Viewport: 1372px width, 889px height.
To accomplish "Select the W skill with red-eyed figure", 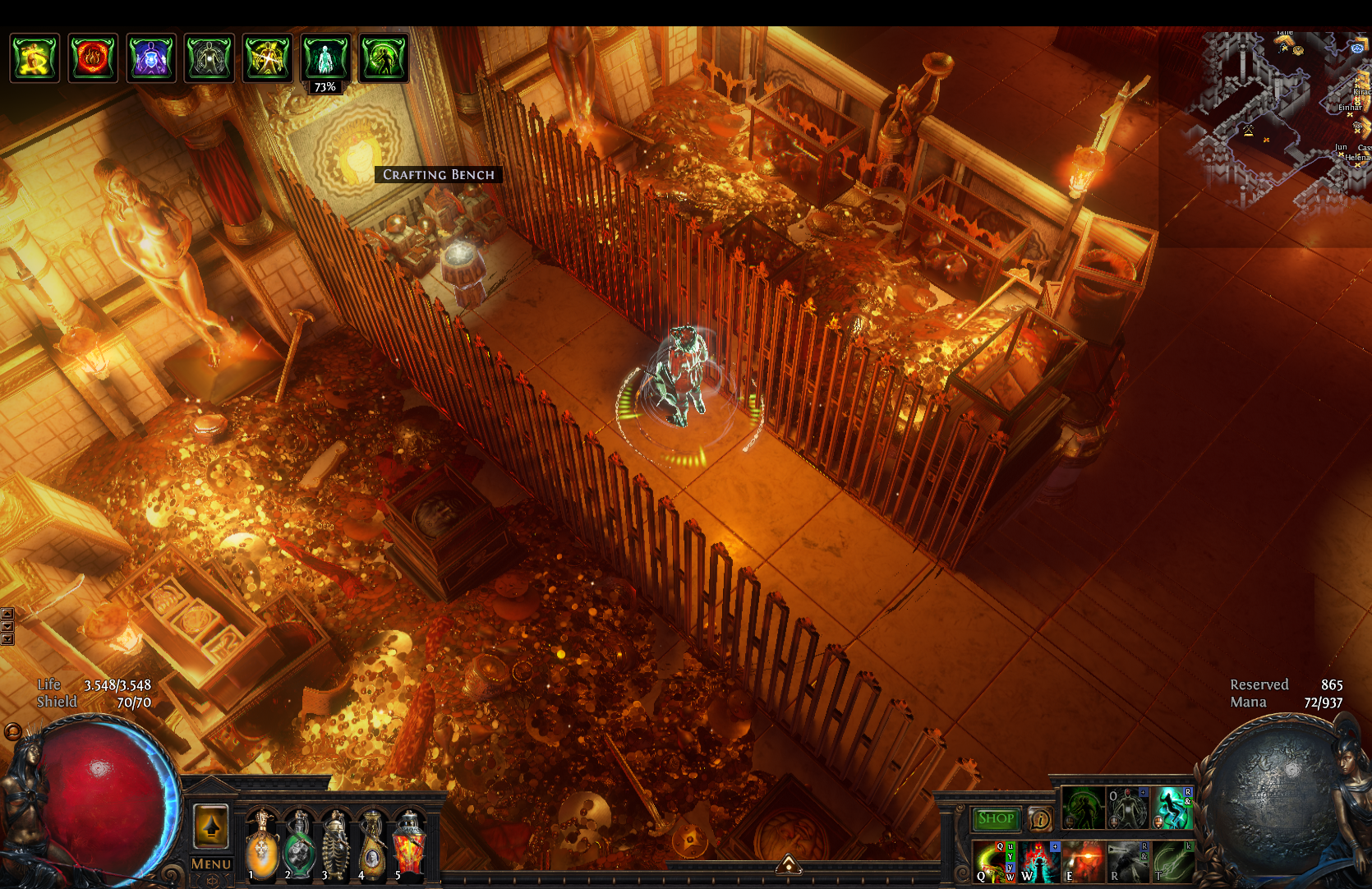I will pos(1038,862).
